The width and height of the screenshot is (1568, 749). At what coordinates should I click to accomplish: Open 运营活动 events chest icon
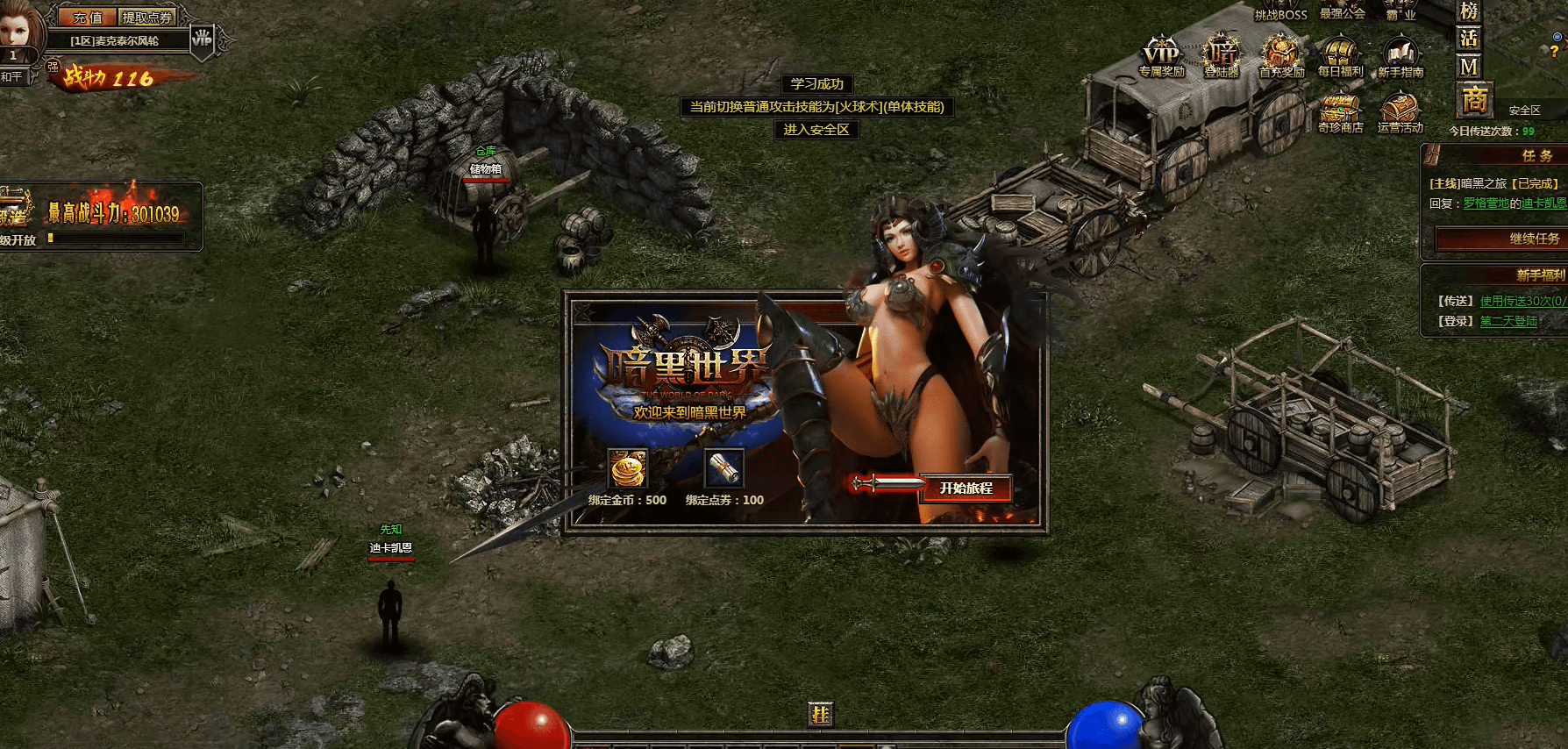pos(1400,114)
